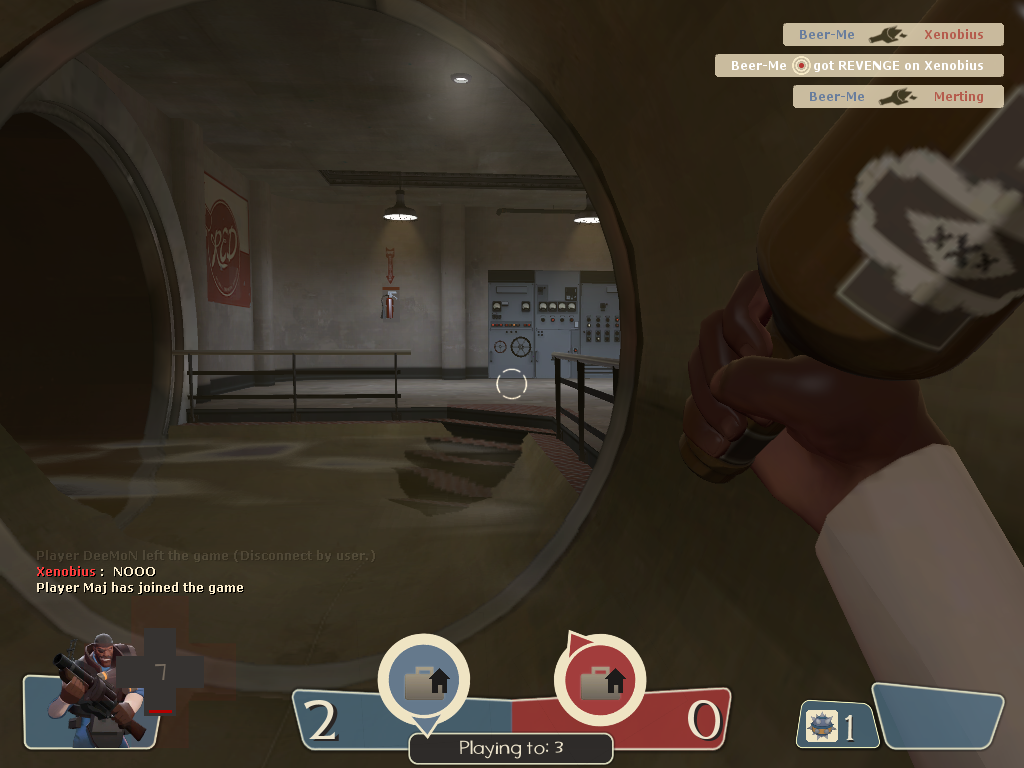The image size is (1024, 768).
Task: Click the Demoman class portrait
Action: 94,690
